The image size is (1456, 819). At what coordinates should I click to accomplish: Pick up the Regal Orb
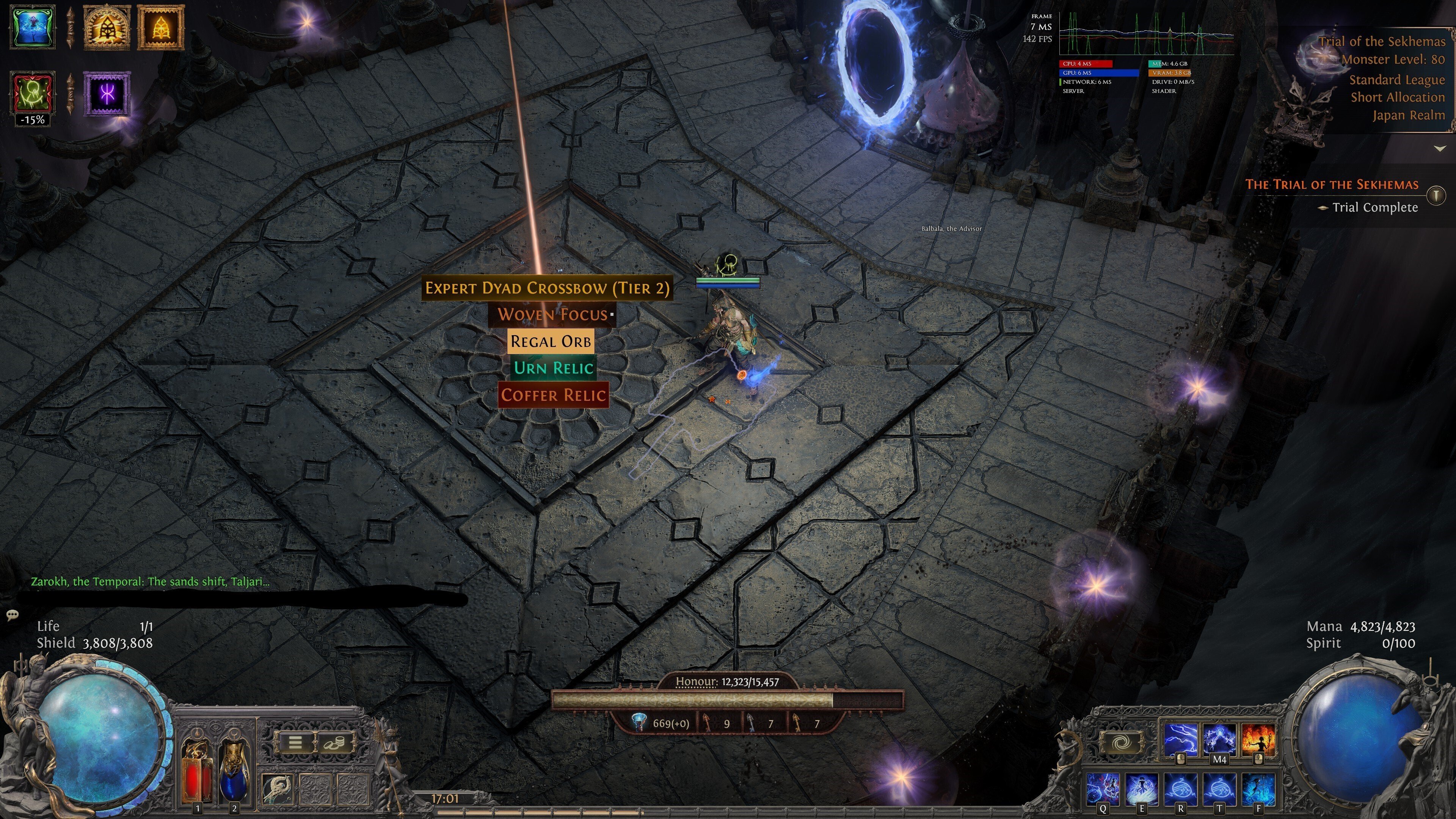(551, 341)
